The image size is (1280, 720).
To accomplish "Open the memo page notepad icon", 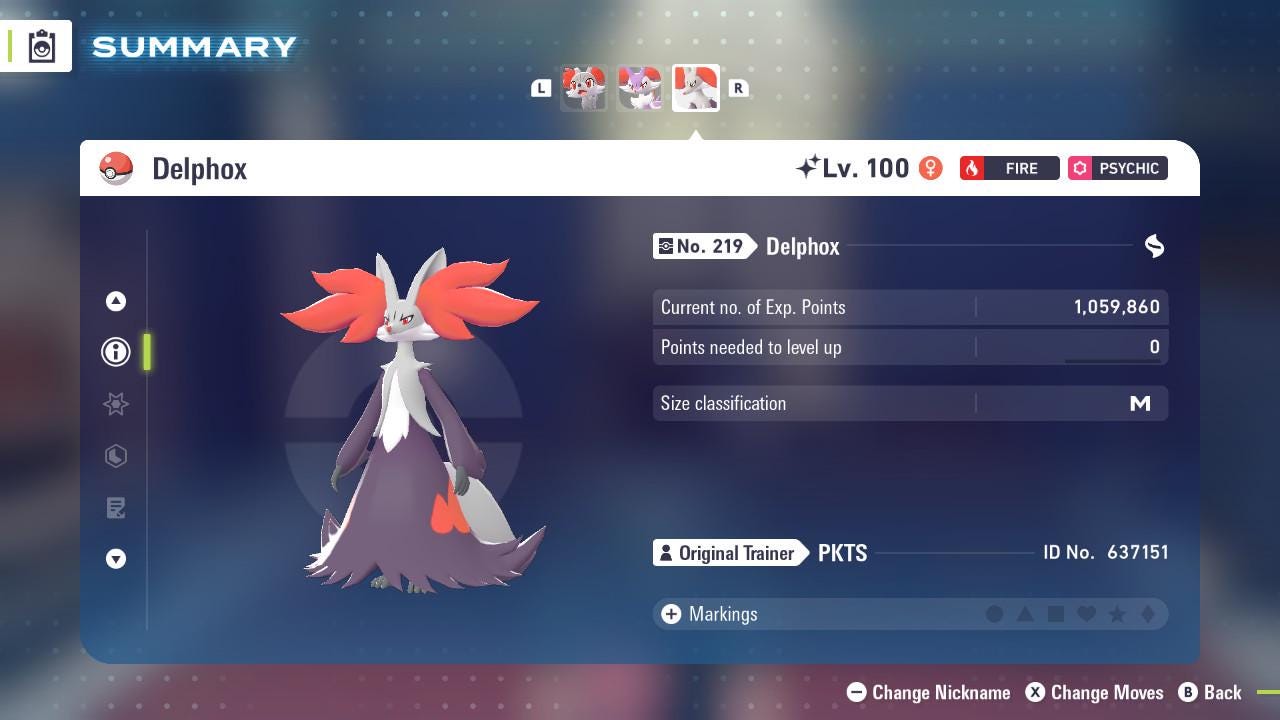I will (116, 507).
